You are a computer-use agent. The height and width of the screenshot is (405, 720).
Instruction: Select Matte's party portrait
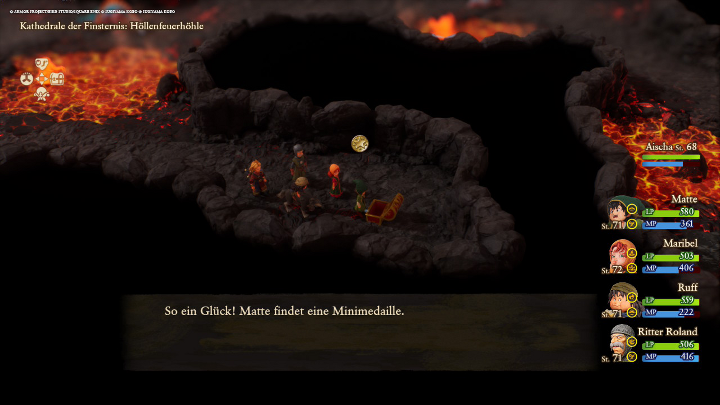pos(618,213)
